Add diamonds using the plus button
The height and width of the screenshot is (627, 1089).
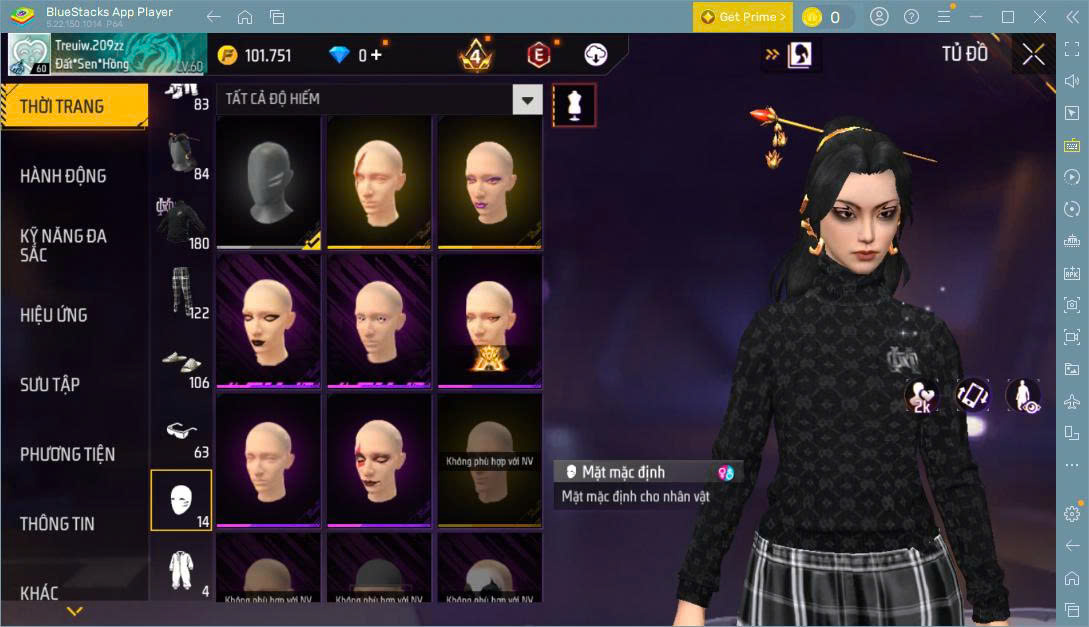(x=376, y=55)
